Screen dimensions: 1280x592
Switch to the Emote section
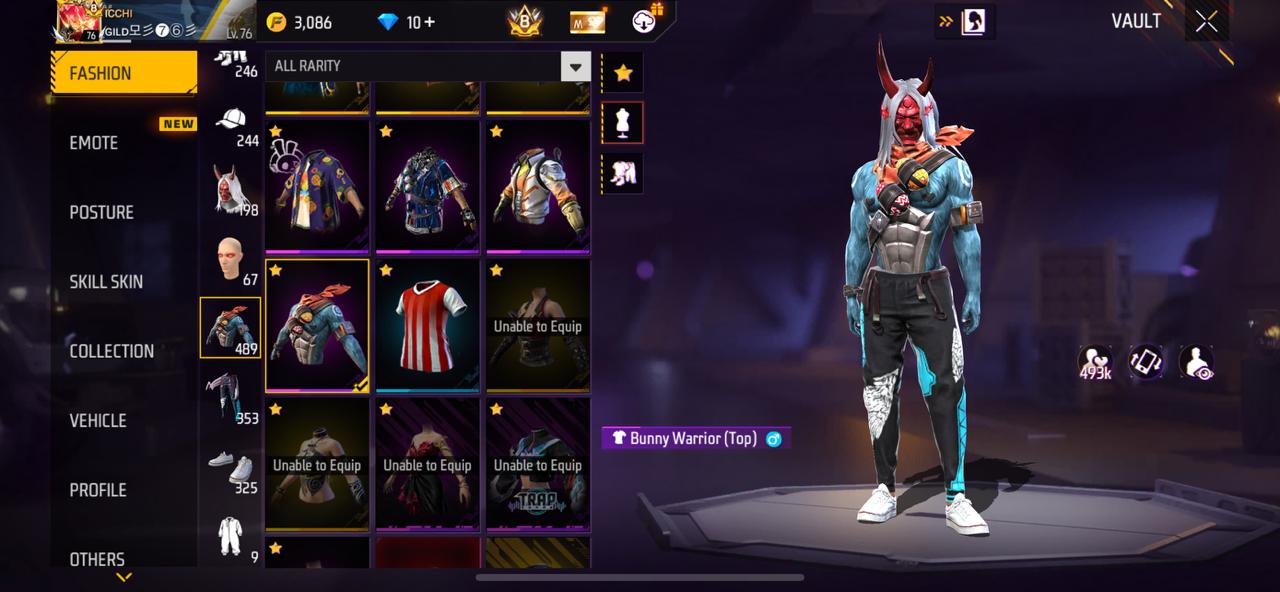click(x=94, y=143)
